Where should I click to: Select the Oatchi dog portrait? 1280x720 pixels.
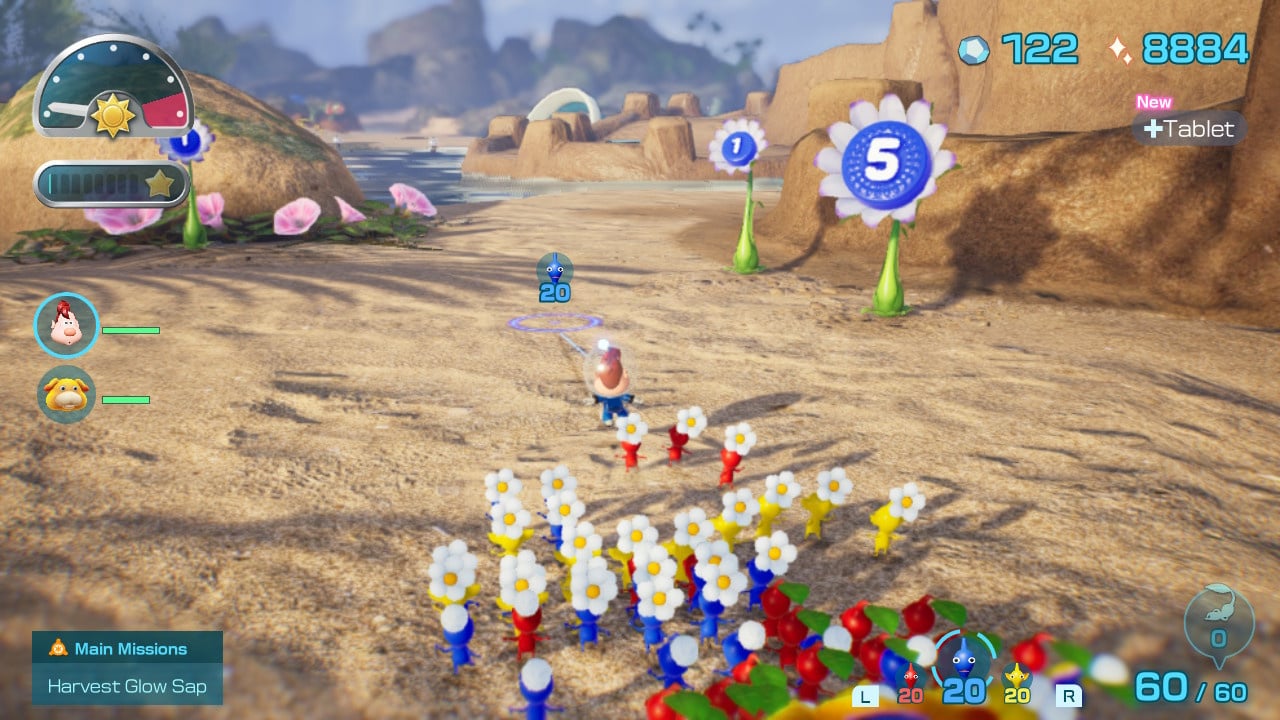(x=67, y=395)
